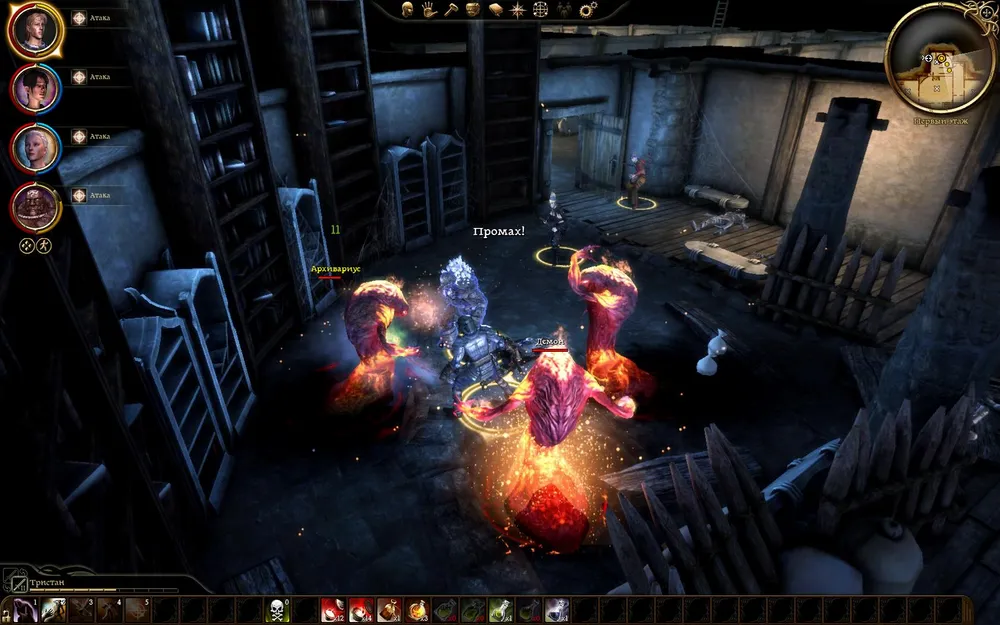Select the blond leader party portrait

click(x=37, y=30)
